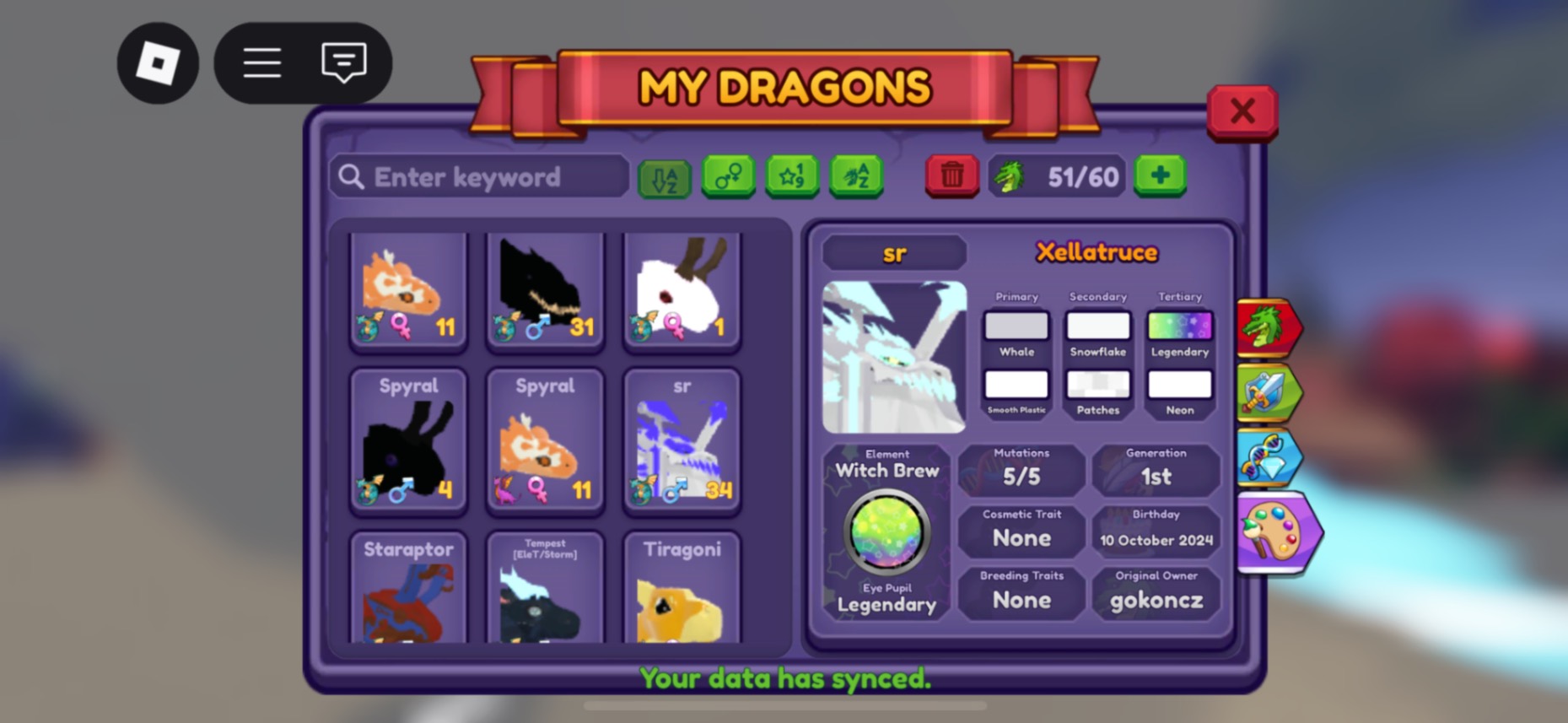Sort dragons by species name icon

click(856, 176)
